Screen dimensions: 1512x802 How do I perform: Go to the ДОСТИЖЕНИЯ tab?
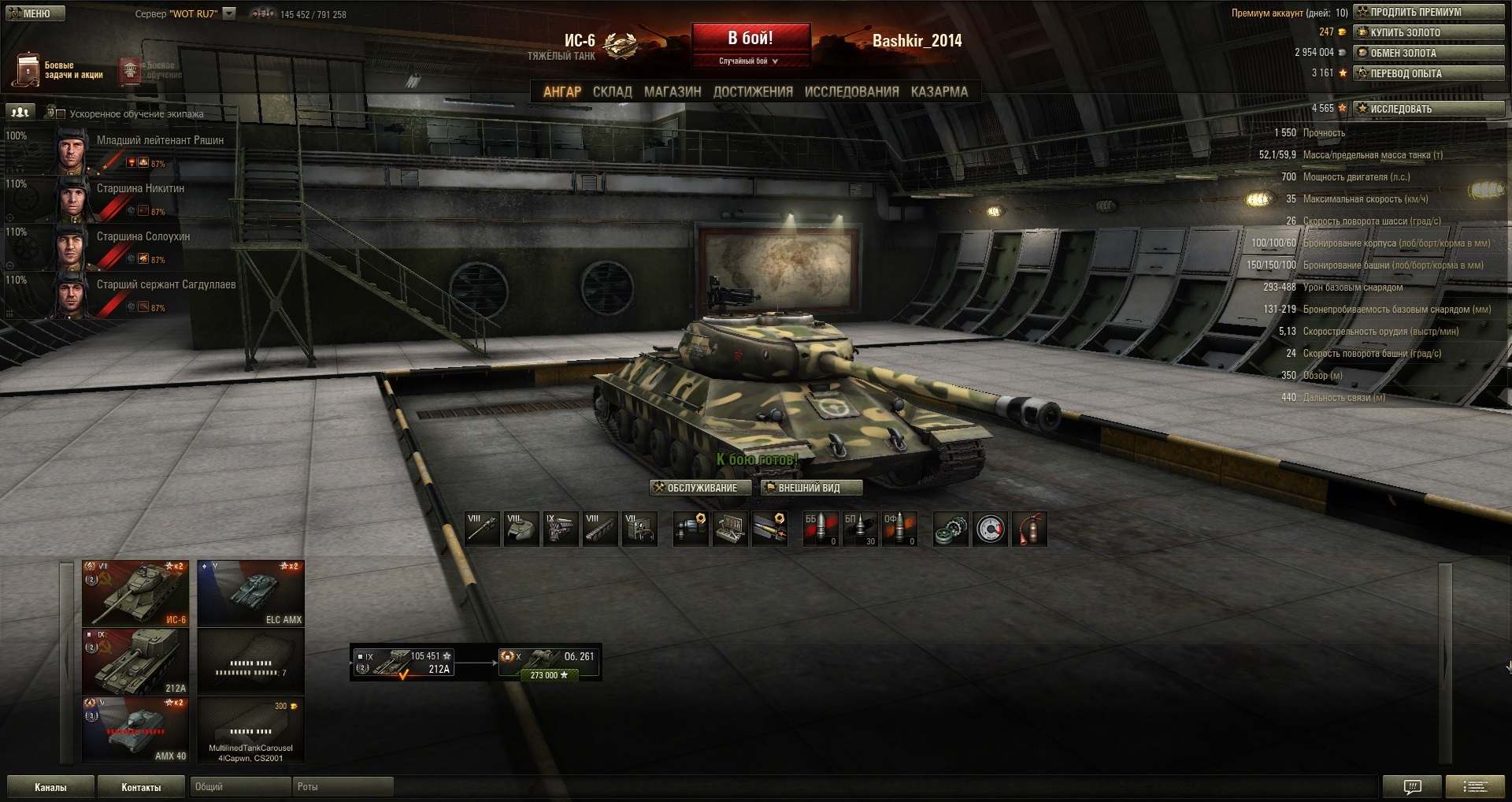coord(753,91)
